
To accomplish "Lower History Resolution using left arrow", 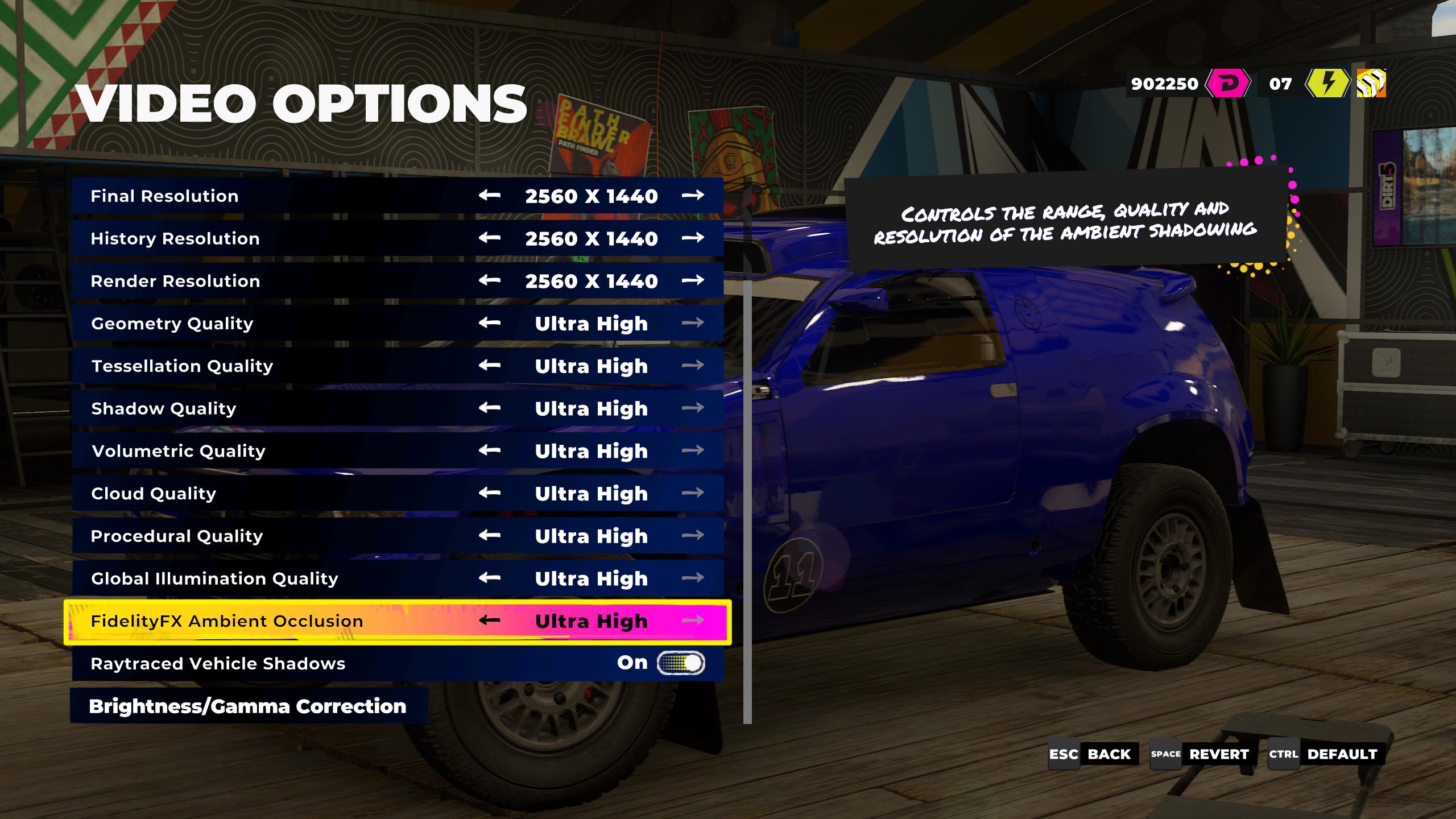I will [489, 238].
